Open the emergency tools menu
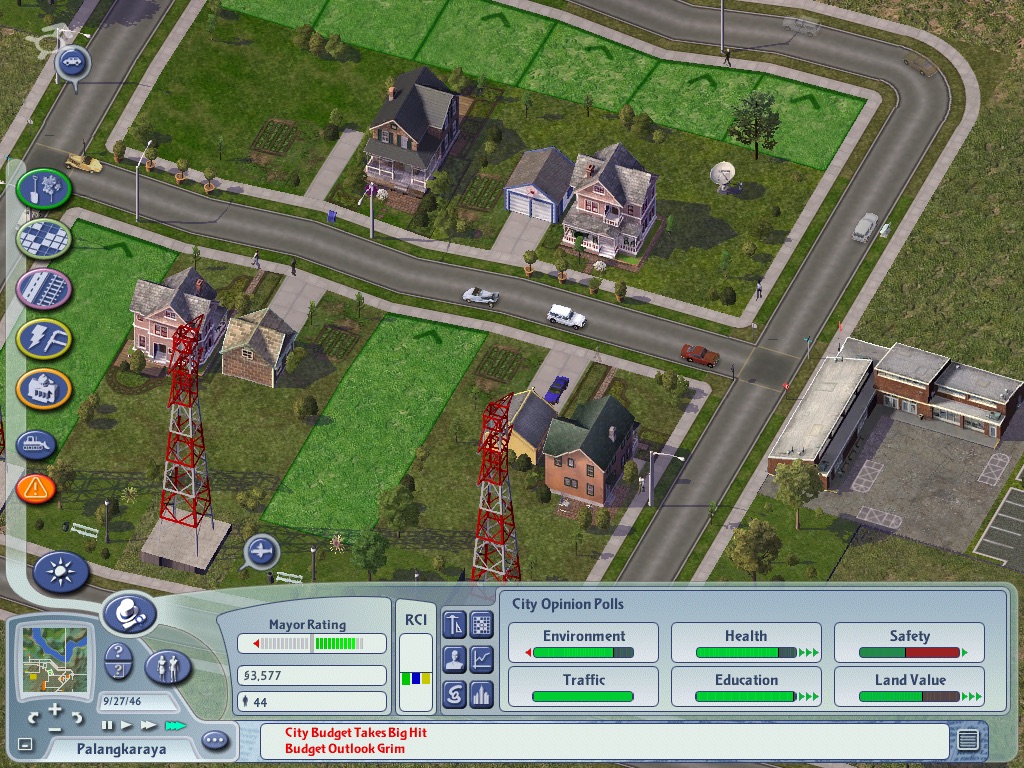 36,488
